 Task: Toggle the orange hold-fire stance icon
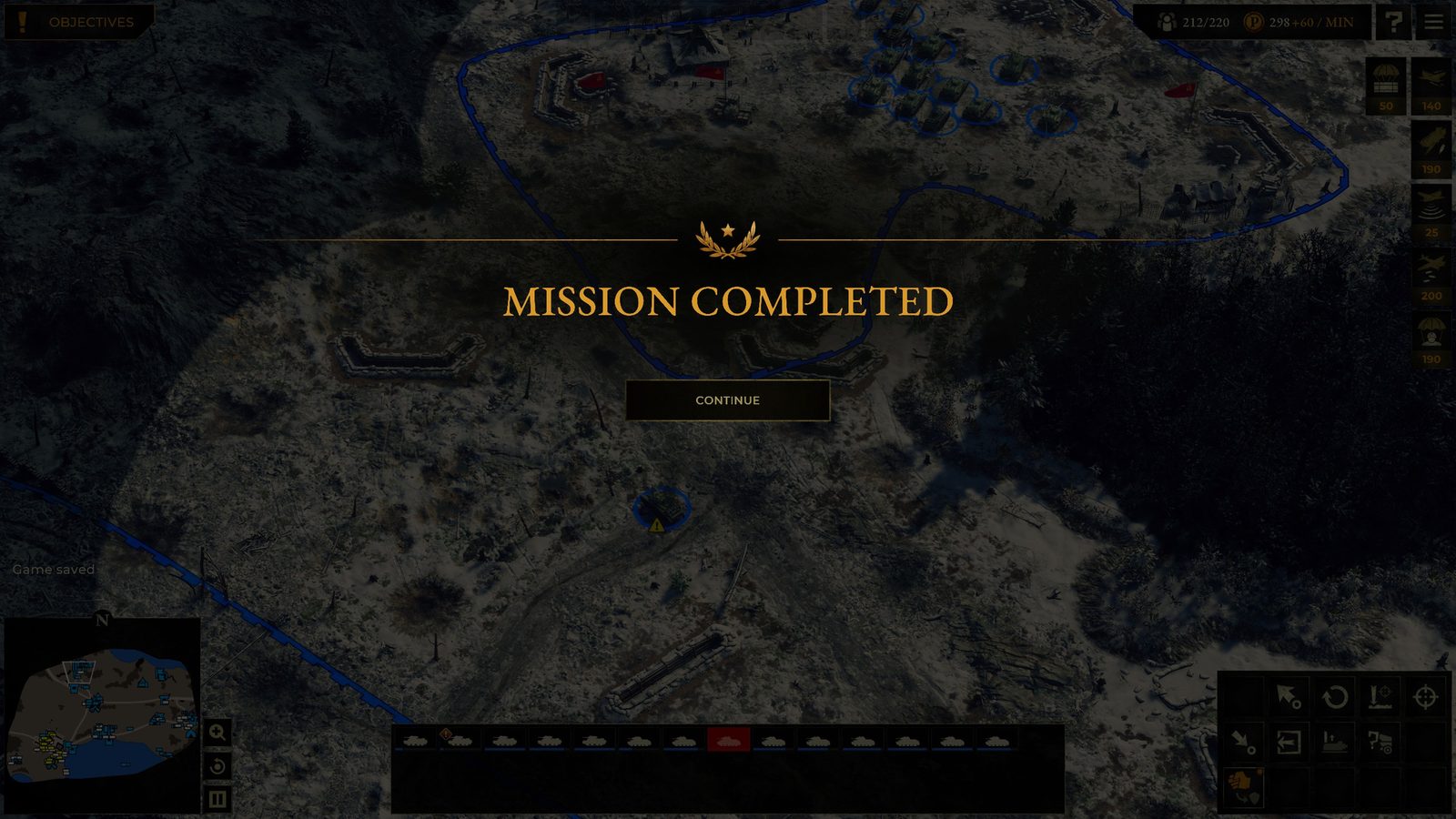1245,786
